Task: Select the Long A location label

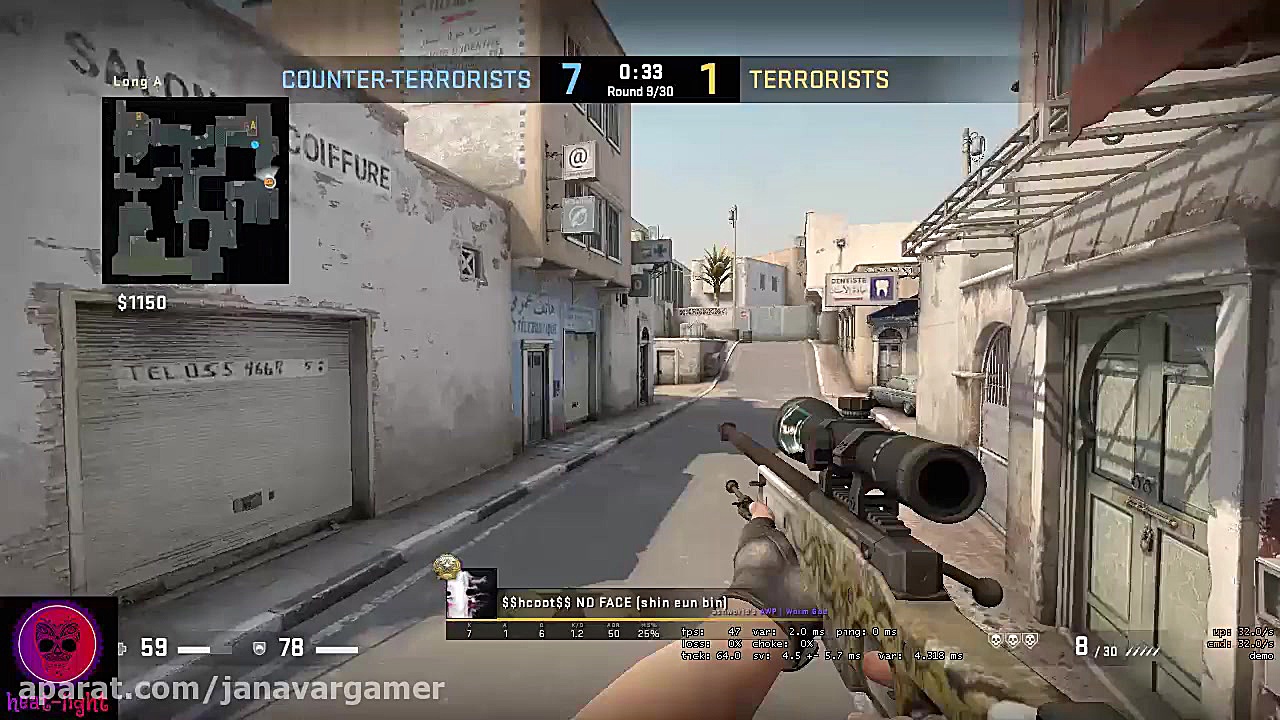Action: 137,81
